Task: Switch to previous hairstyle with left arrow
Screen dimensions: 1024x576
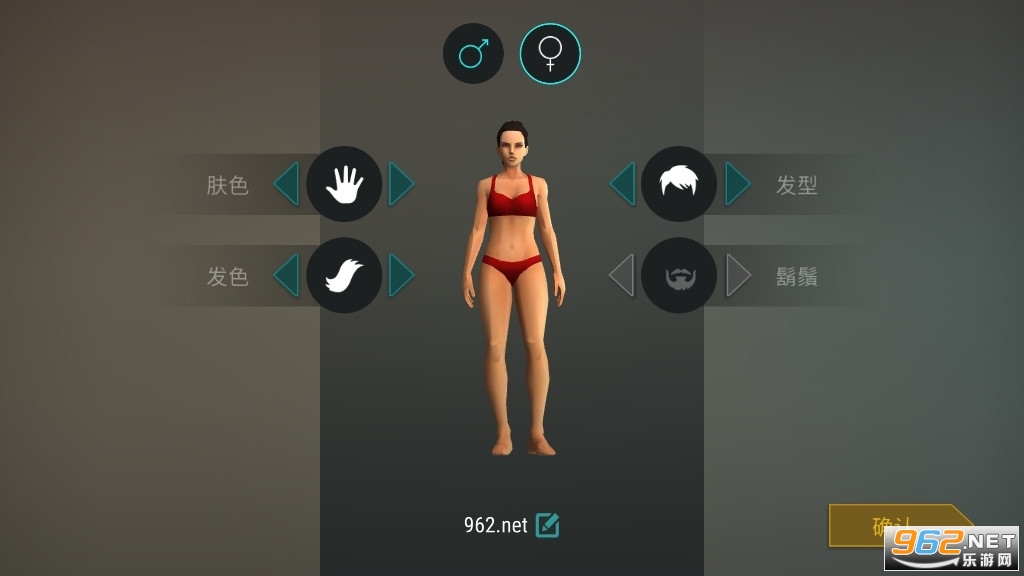Action: point(622,184)
